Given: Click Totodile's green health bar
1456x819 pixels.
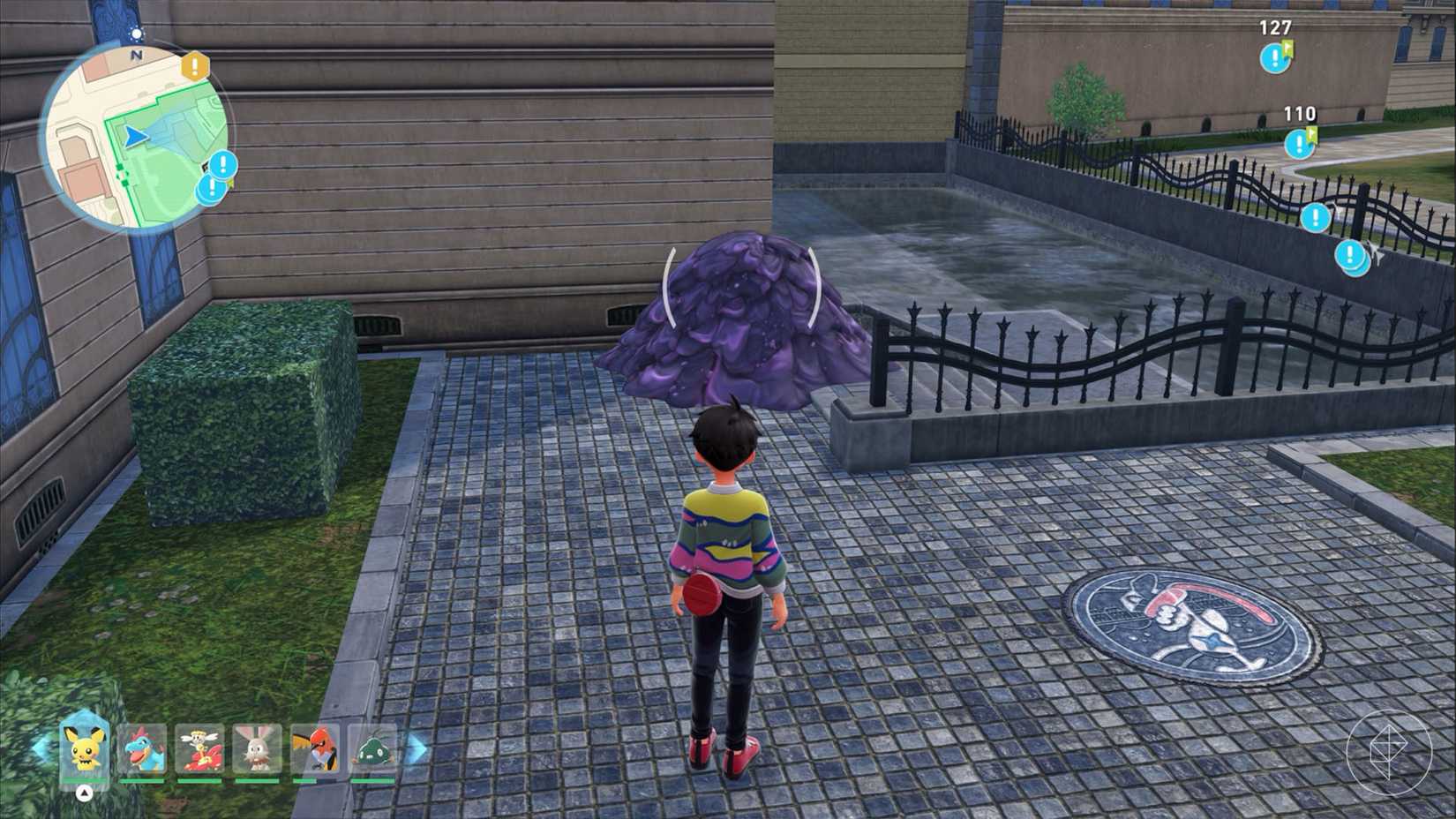Looking at the screenshot, I should point(143,781).
